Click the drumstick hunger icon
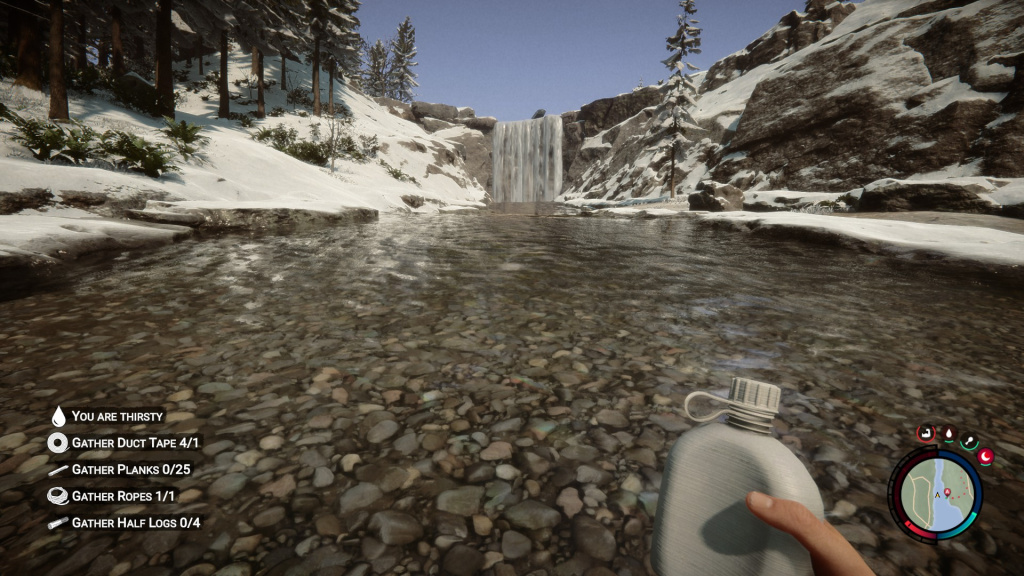The height and width of the screenshot is (576, 1024). [x=969, y=440]
